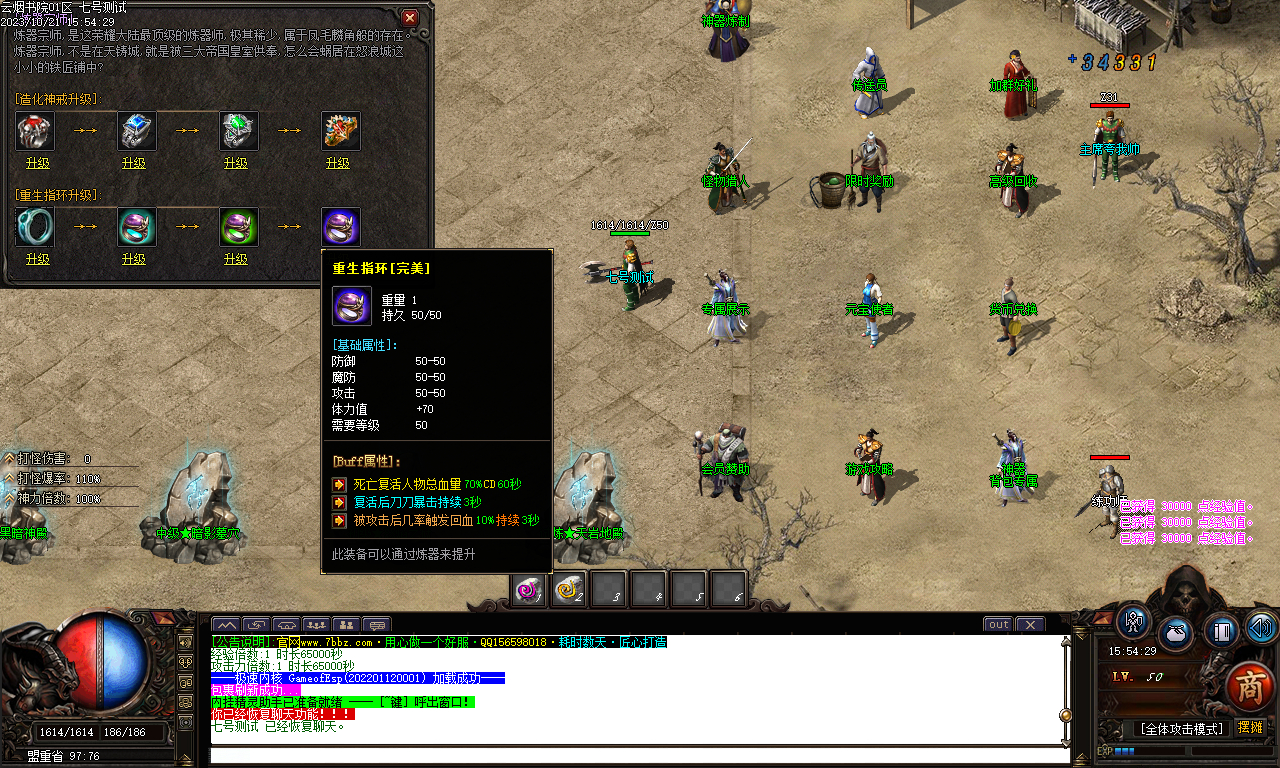Switch to quickbar tab 3
This screenshot has width=1280, height=768.
610,590
